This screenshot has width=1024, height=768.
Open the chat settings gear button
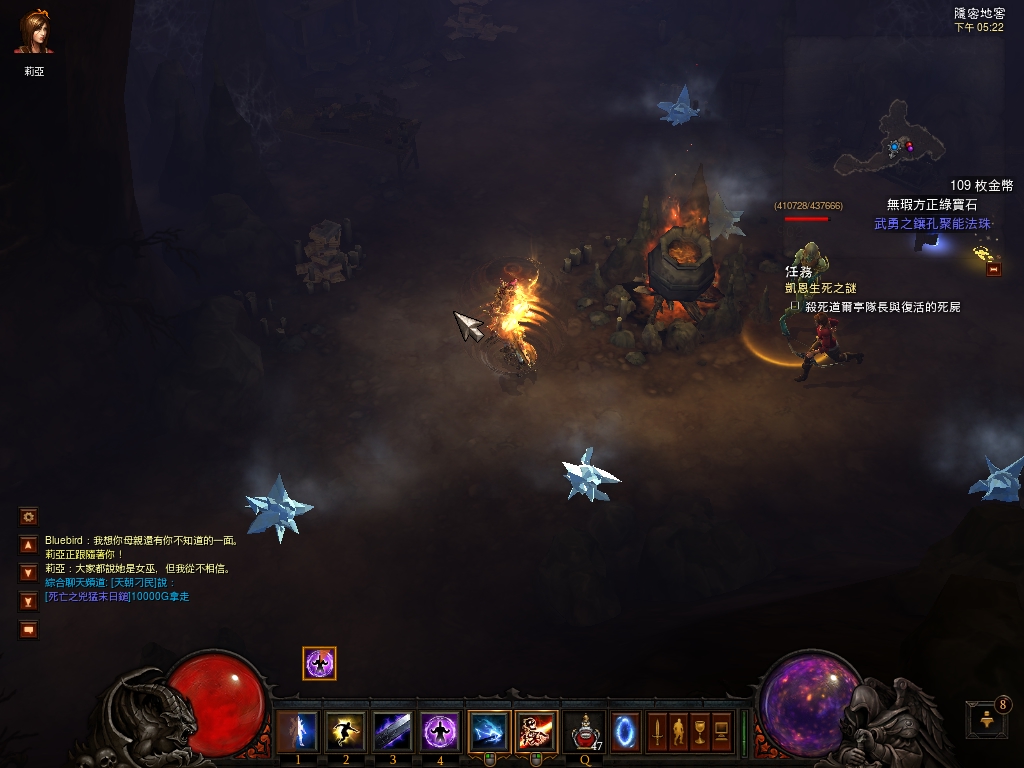pos(29,517)
